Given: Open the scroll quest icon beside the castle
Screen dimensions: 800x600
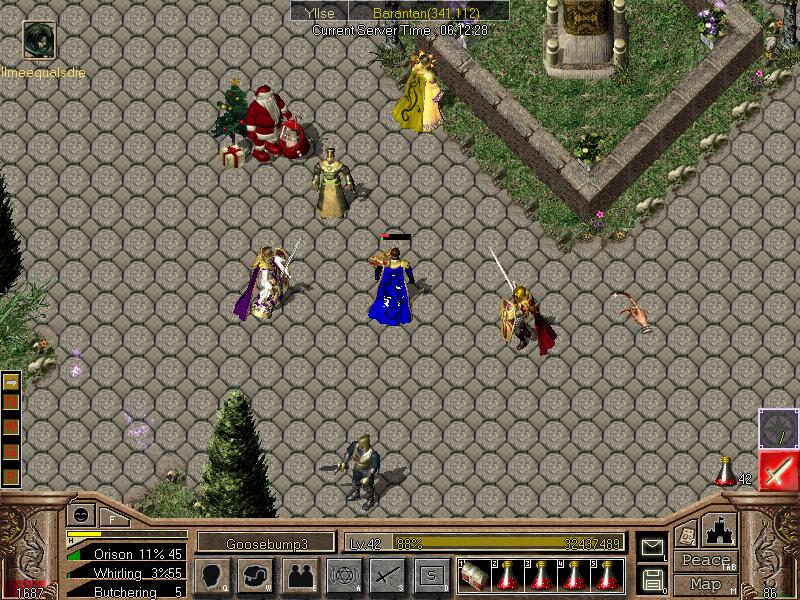Looking at the screenshot, I should [x=685, y=533].
